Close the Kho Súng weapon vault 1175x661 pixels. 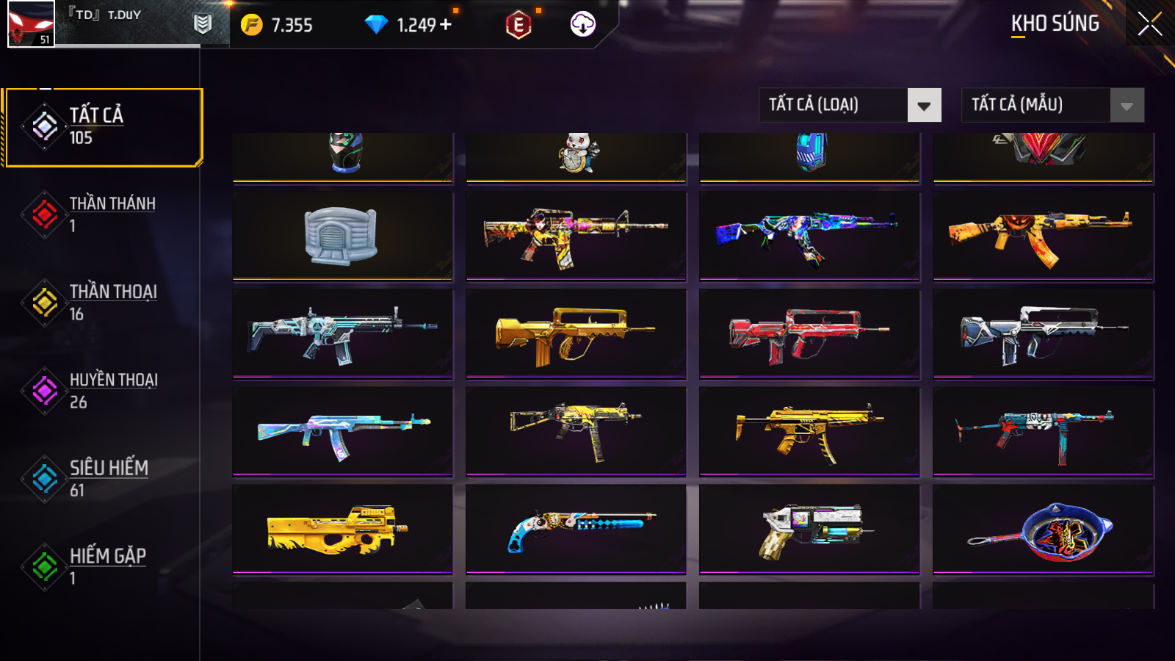(x=1150, y=24)
